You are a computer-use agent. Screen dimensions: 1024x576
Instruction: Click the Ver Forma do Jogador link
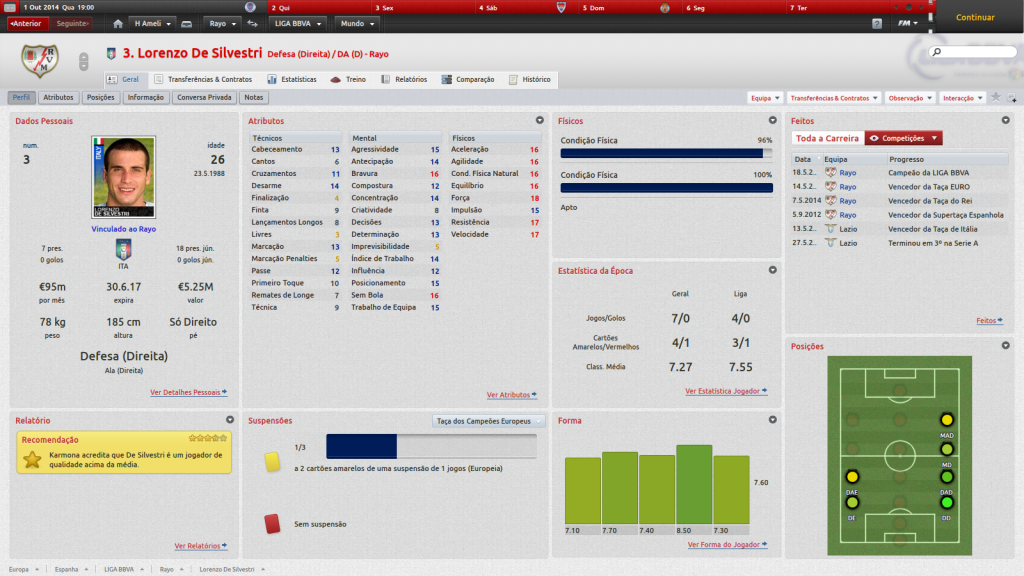pyautogui.click(x=727, y=545)
